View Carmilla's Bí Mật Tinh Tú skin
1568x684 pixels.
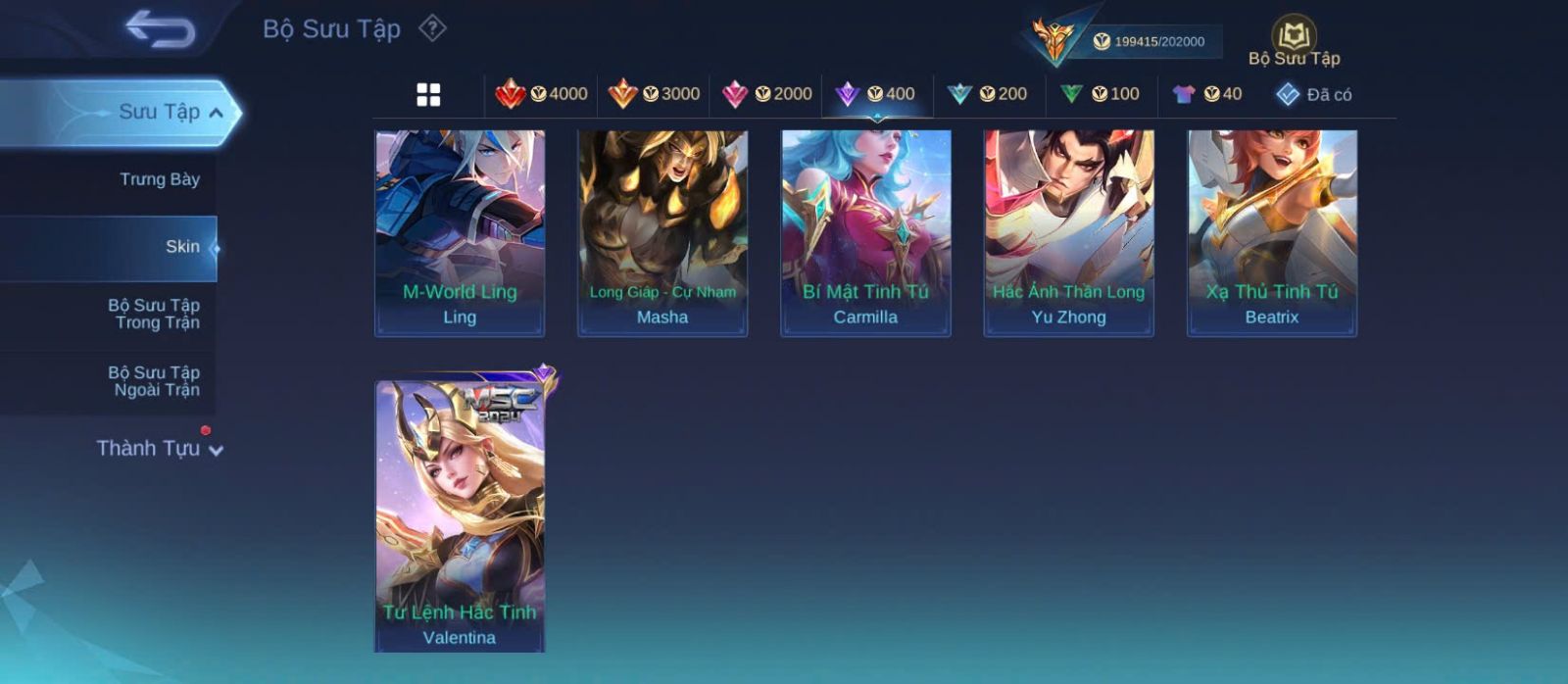tap(865, 233)
